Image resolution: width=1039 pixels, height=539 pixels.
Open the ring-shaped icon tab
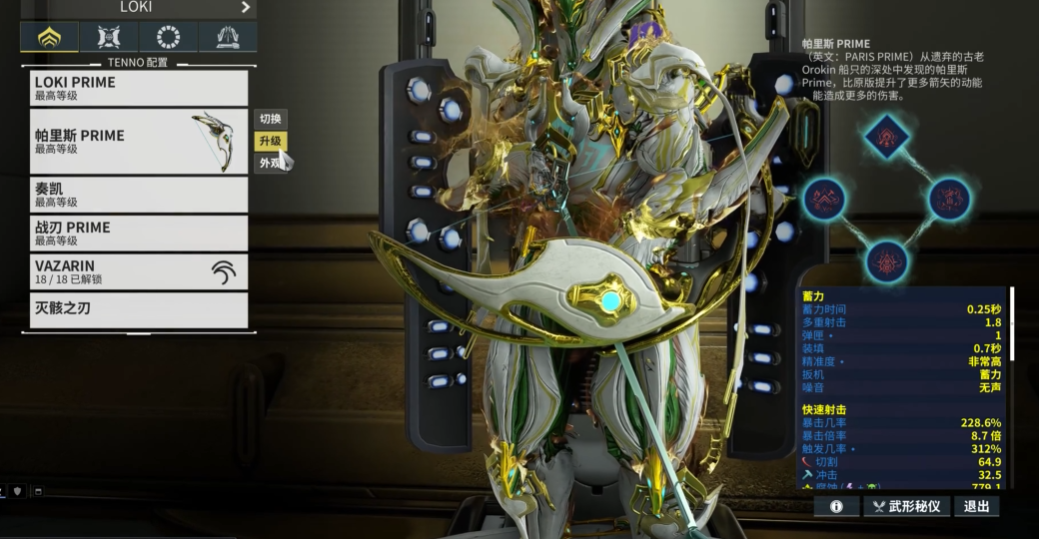pyautogui.click(x=168, y=38)
